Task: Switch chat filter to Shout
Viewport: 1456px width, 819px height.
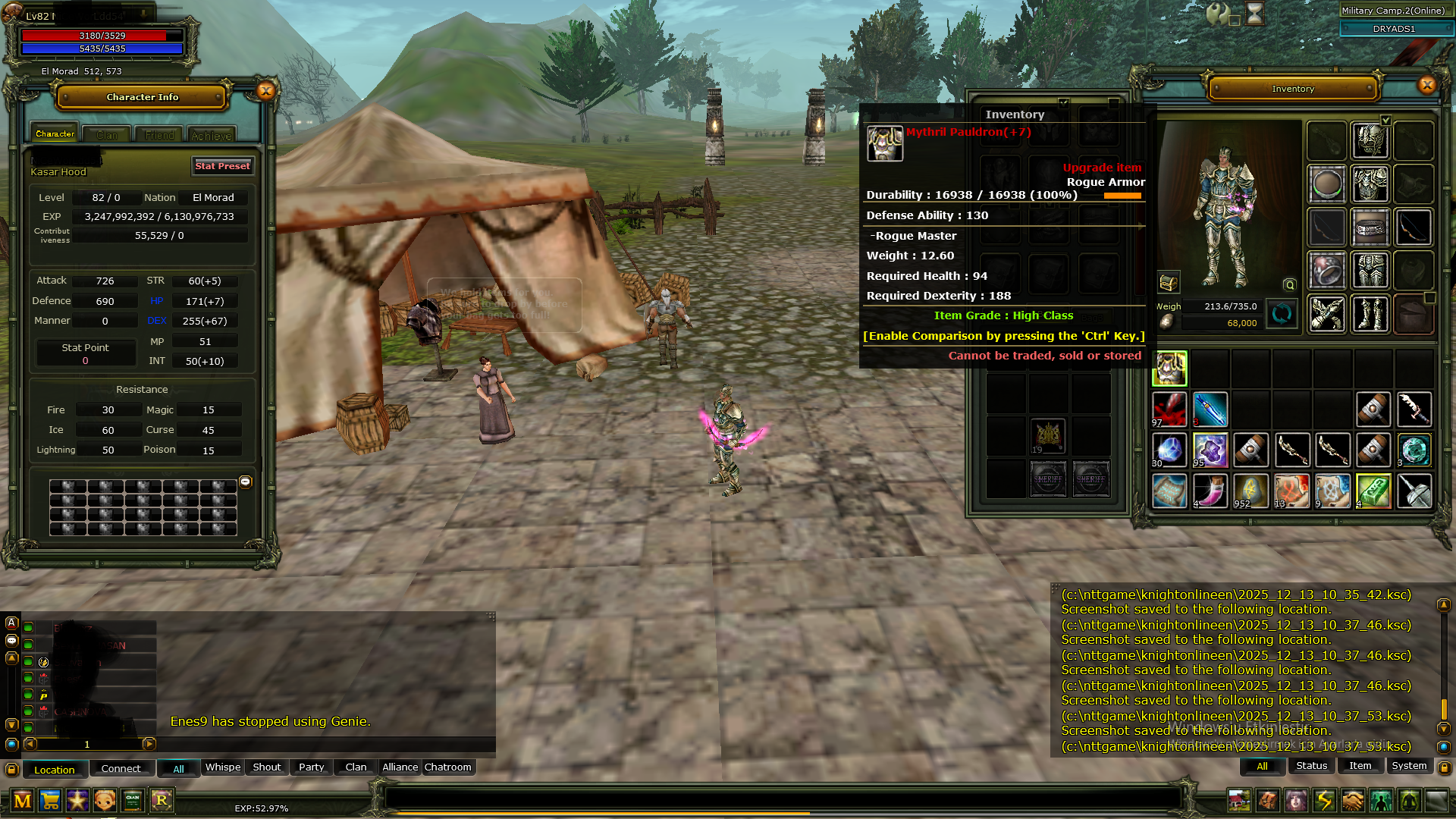Action: (x=266, y=767)
